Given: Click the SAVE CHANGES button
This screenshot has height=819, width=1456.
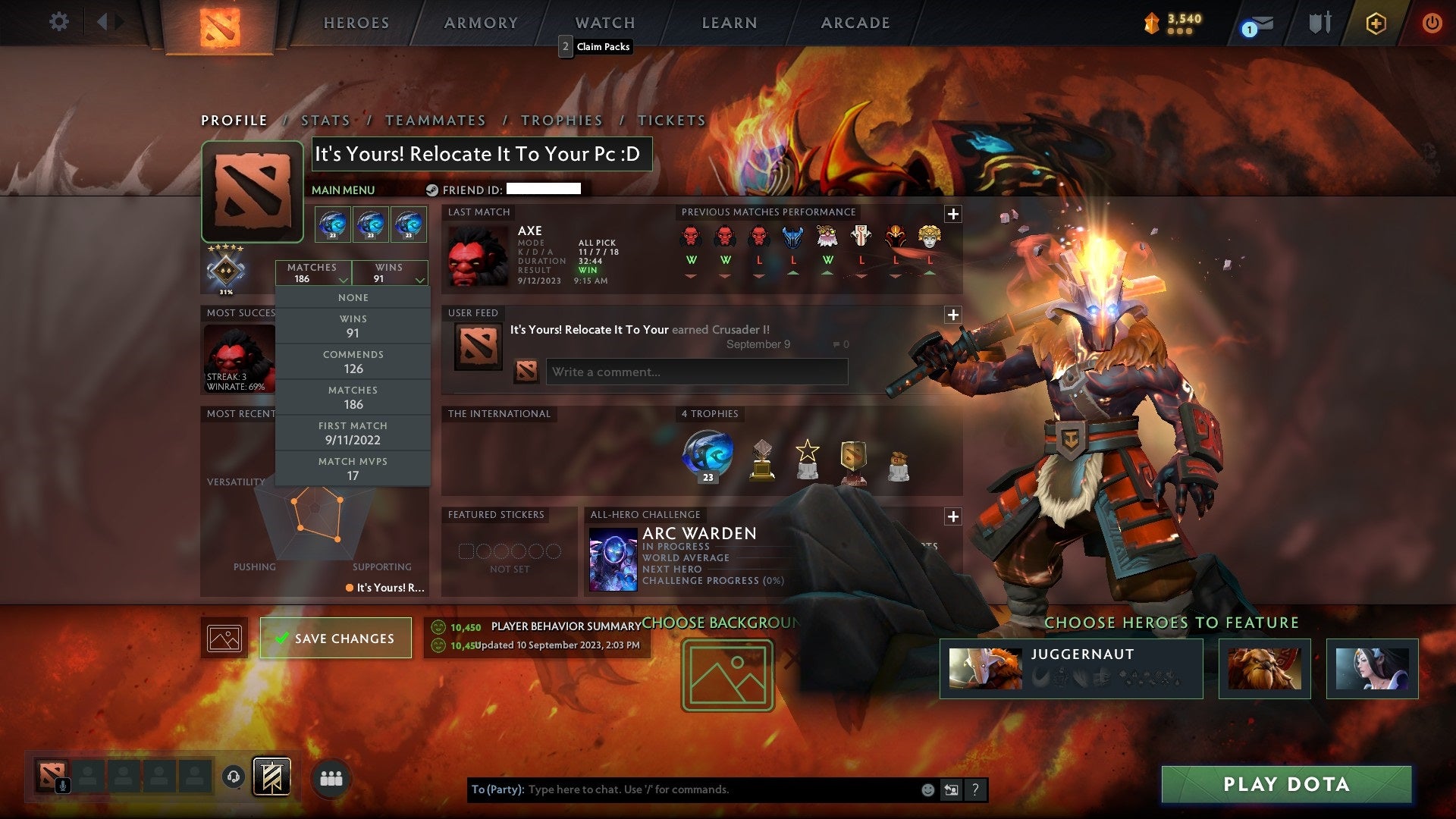Looking at the screenshot, I should [335, 638].
